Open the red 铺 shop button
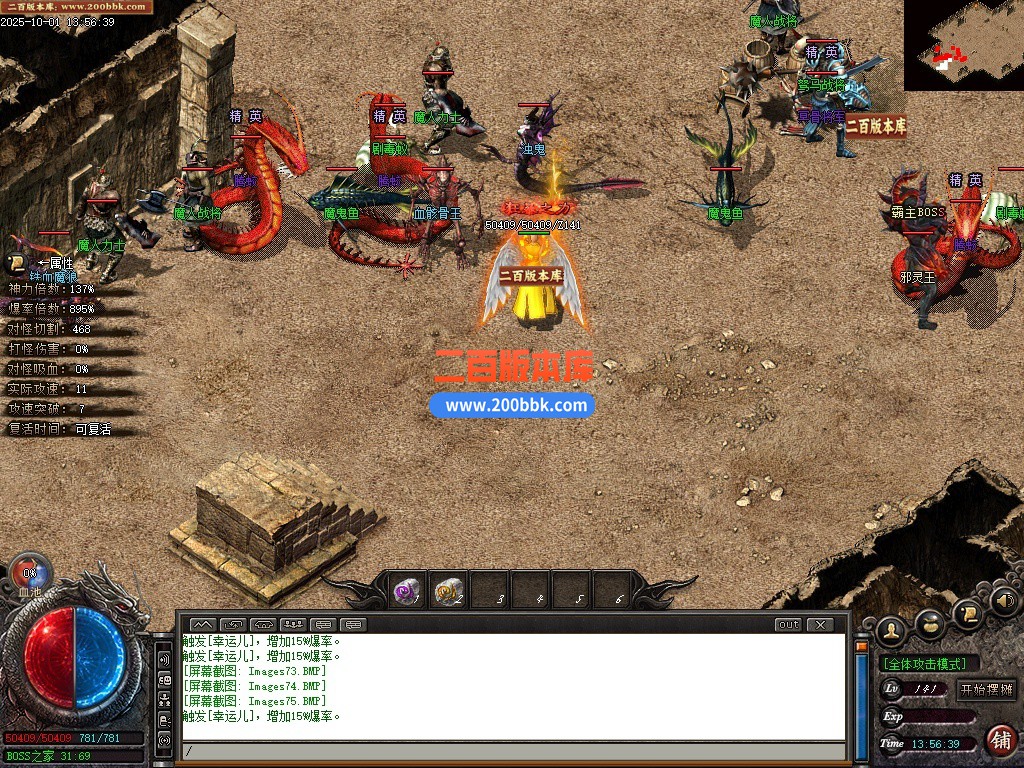1024x768 pixels. point(1000,740)
